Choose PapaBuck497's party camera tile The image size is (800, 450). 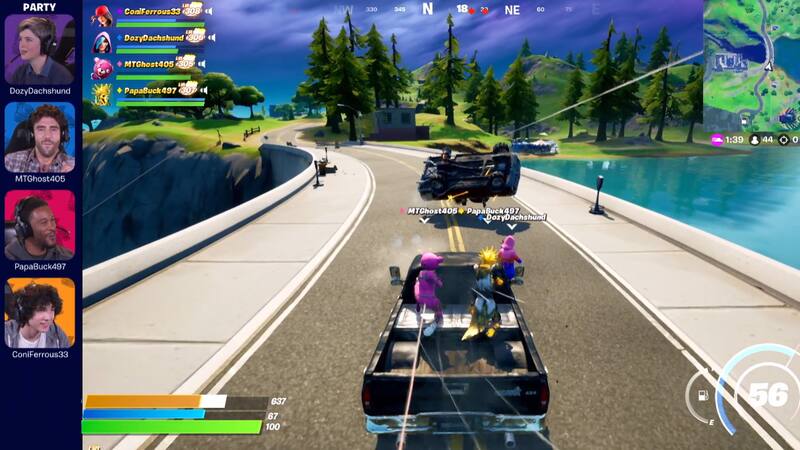40,225
